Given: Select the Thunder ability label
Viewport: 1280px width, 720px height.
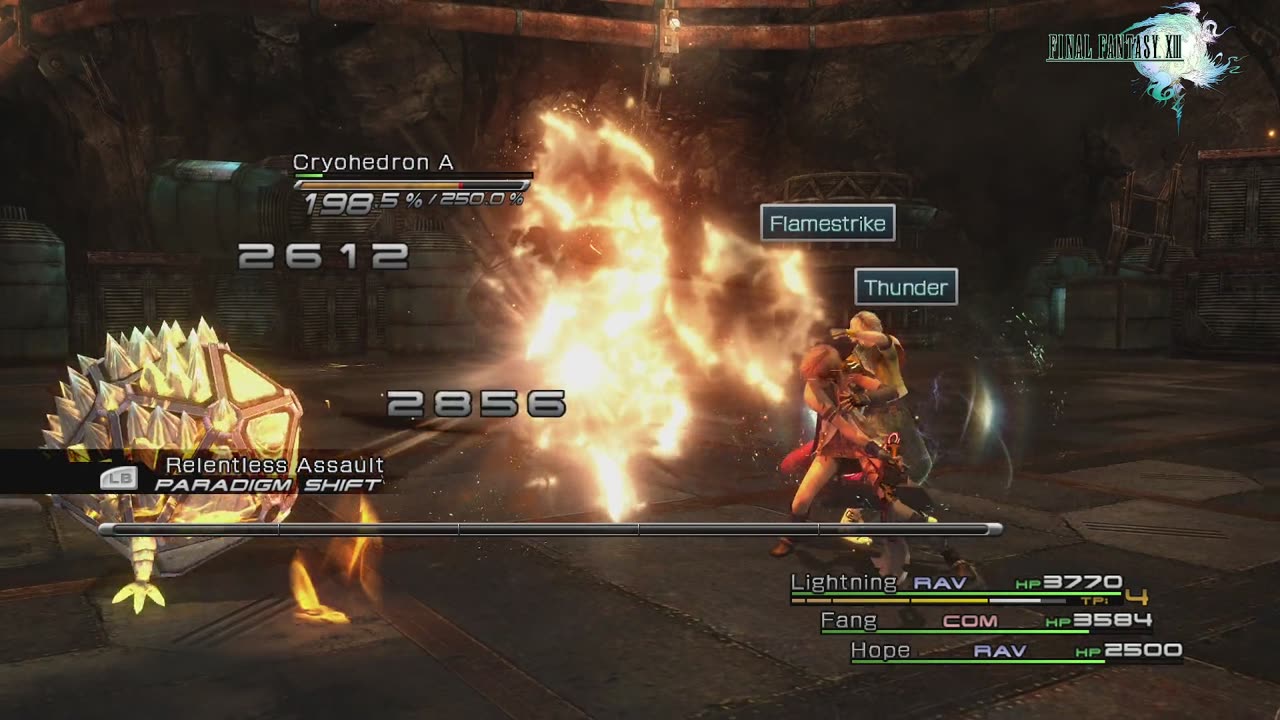Looking at the screenshot, I should click(906, 288).
